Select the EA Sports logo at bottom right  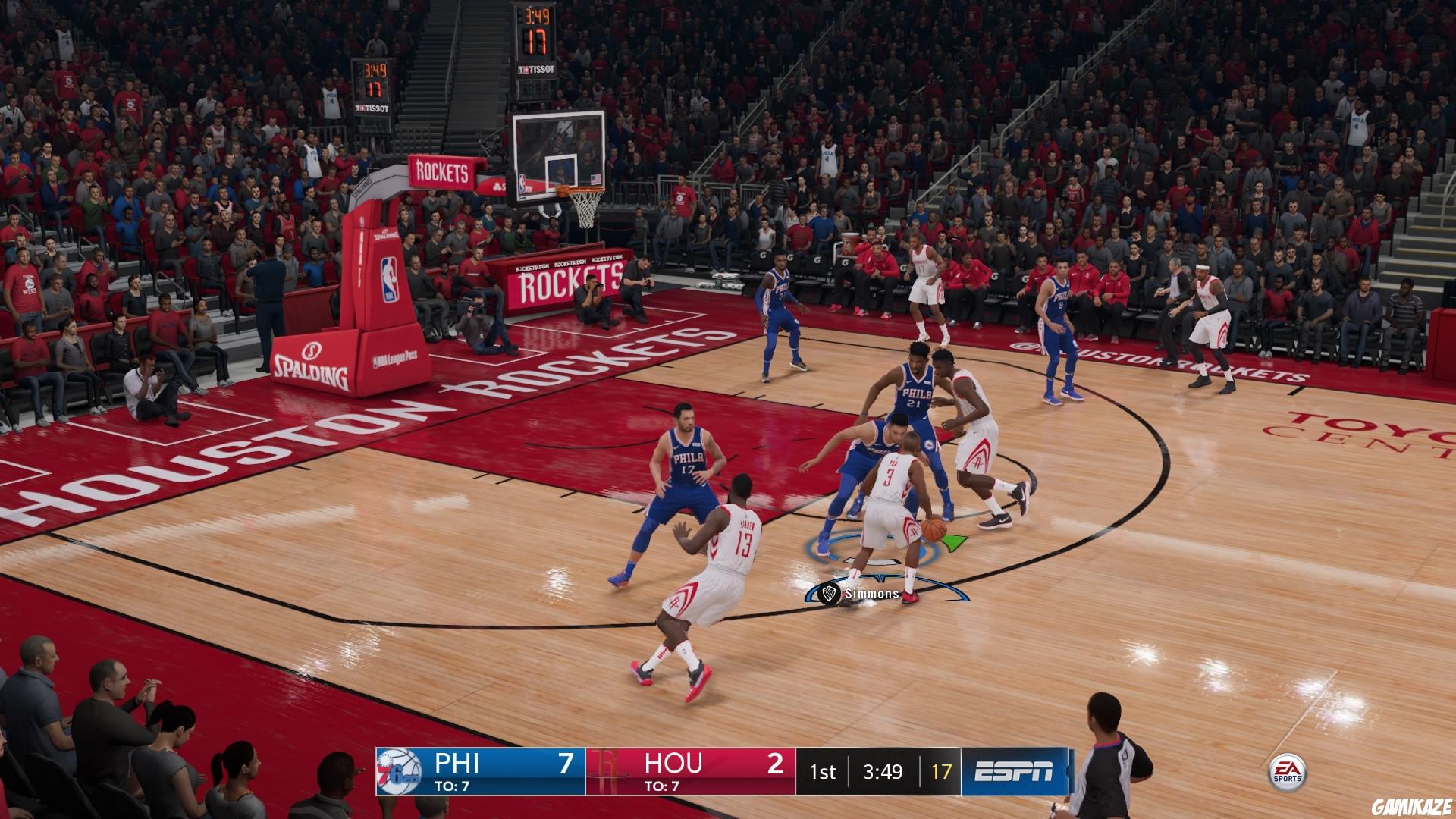click(x=1289, y=770)
